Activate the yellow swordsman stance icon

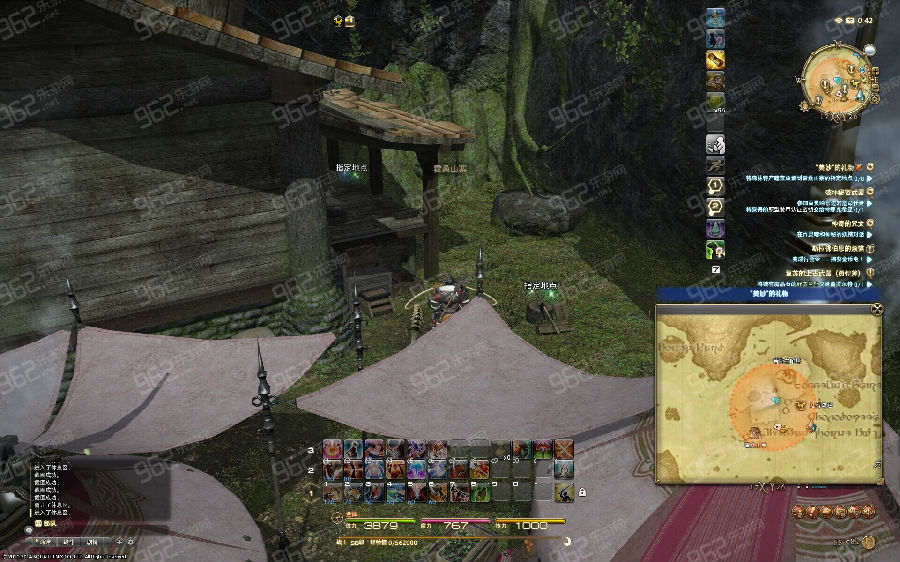[x=564, y=493]
